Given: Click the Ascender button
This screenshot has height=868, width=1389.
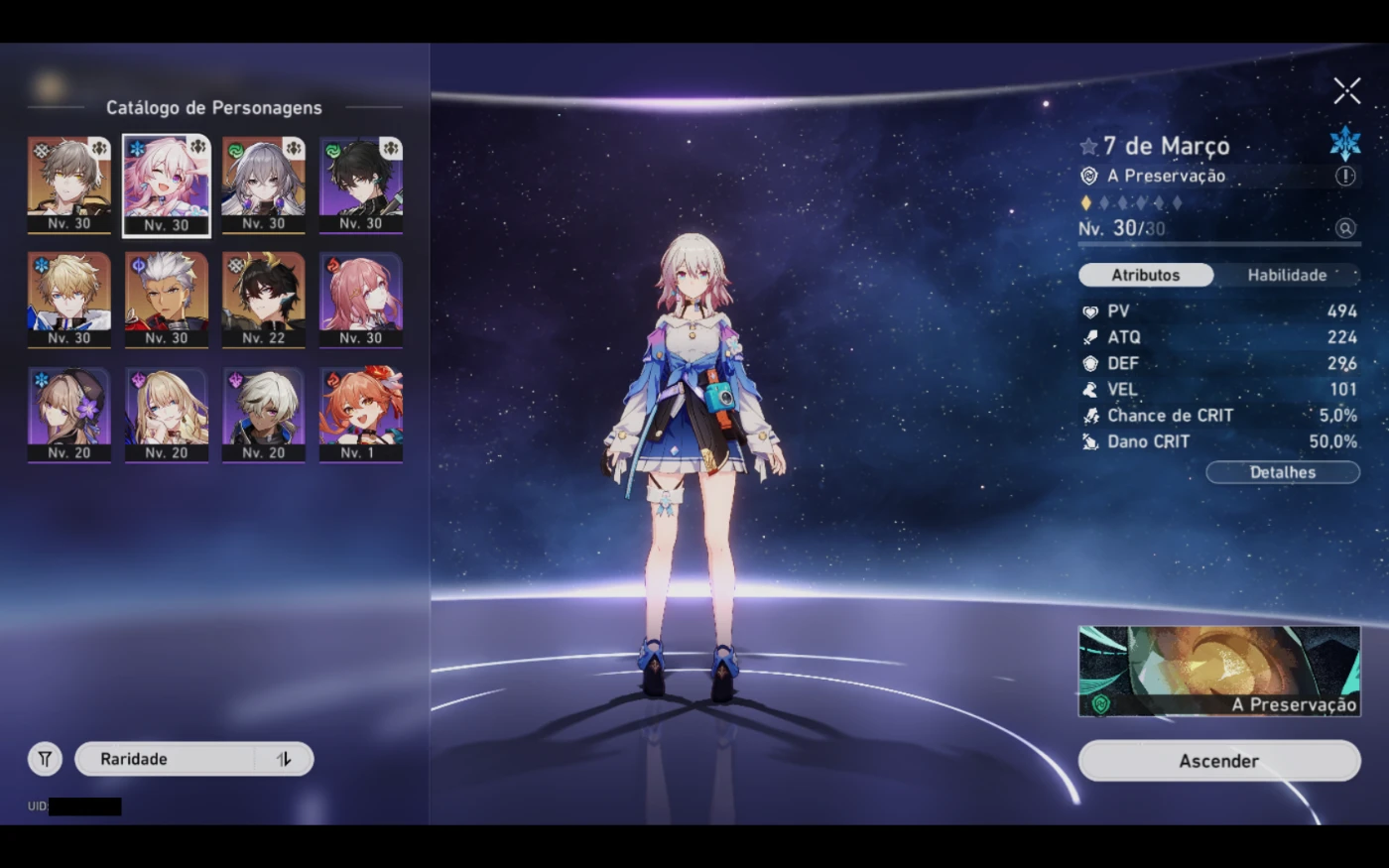Looking at the screenshot, I should (1218, 761).
